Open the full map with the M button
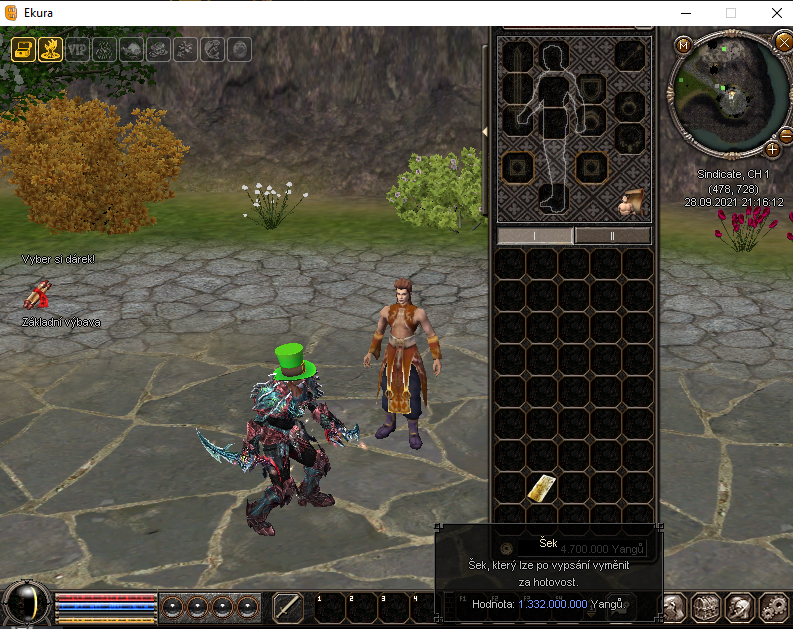 (x=684, y=45)
